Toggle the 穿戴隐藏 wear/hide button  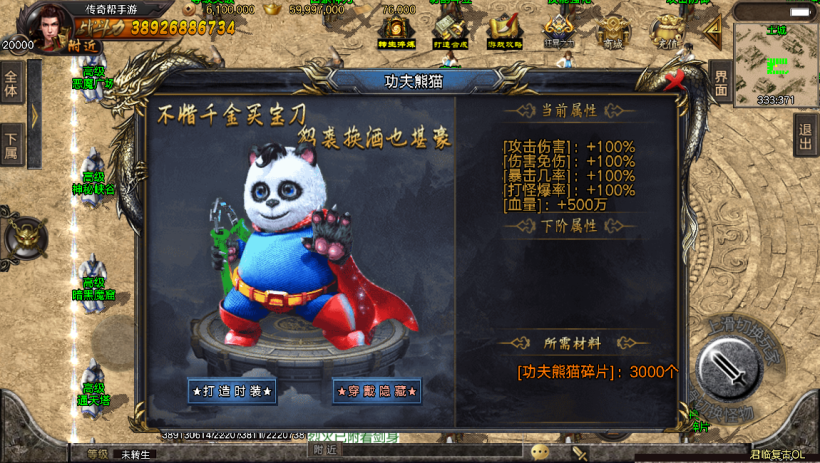[x=377, y=391]
